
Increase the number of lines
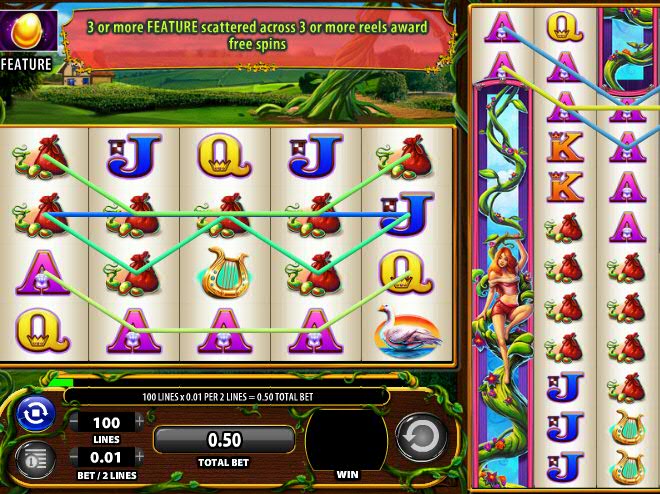(140, 422)
